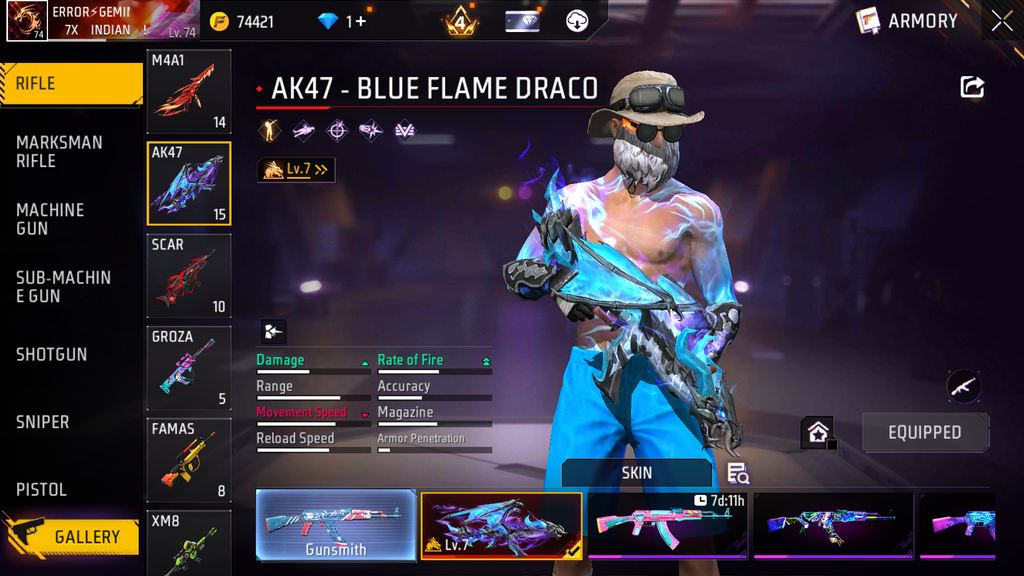Select the 7d:11h timed AK47 skin
Viewport: 1024px width, 576px height.
(668, 525)
